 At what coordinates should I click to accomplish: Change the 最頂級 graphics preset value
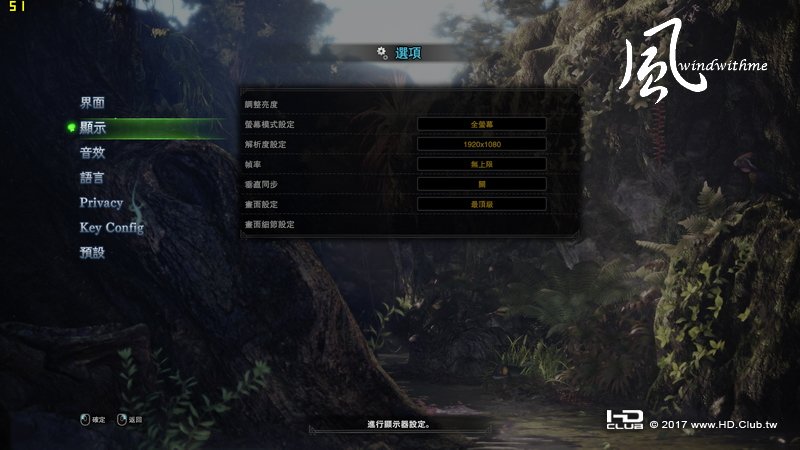(x=481, y=204)
